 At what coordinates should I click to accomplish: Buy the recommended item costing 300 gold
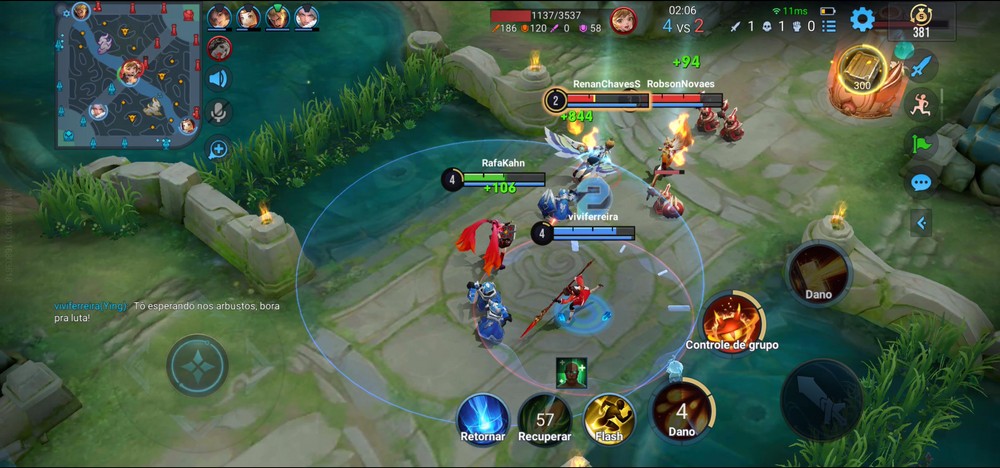(860, 72)
